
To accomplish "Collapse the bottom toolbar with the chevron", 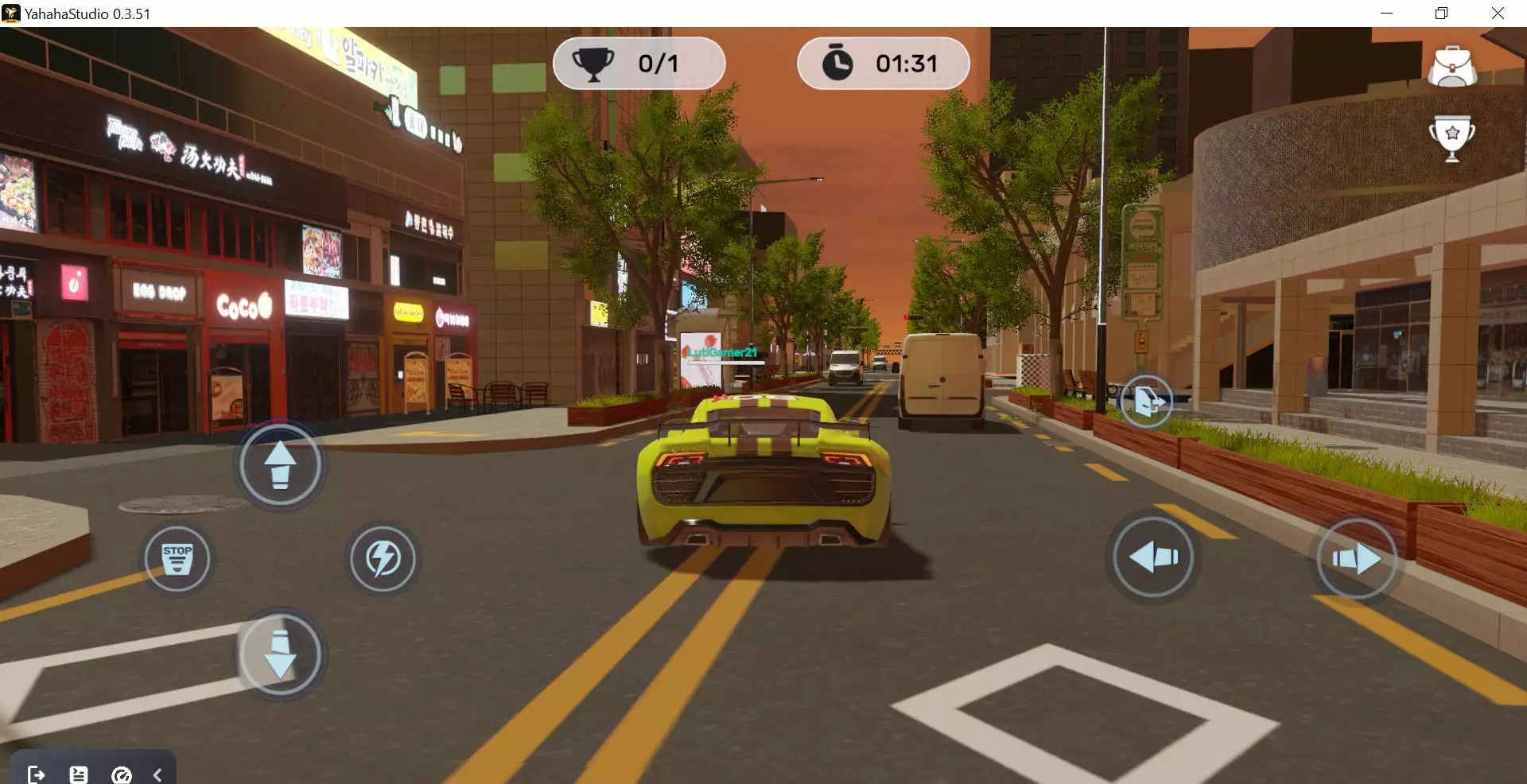I will tap(157, 774).
